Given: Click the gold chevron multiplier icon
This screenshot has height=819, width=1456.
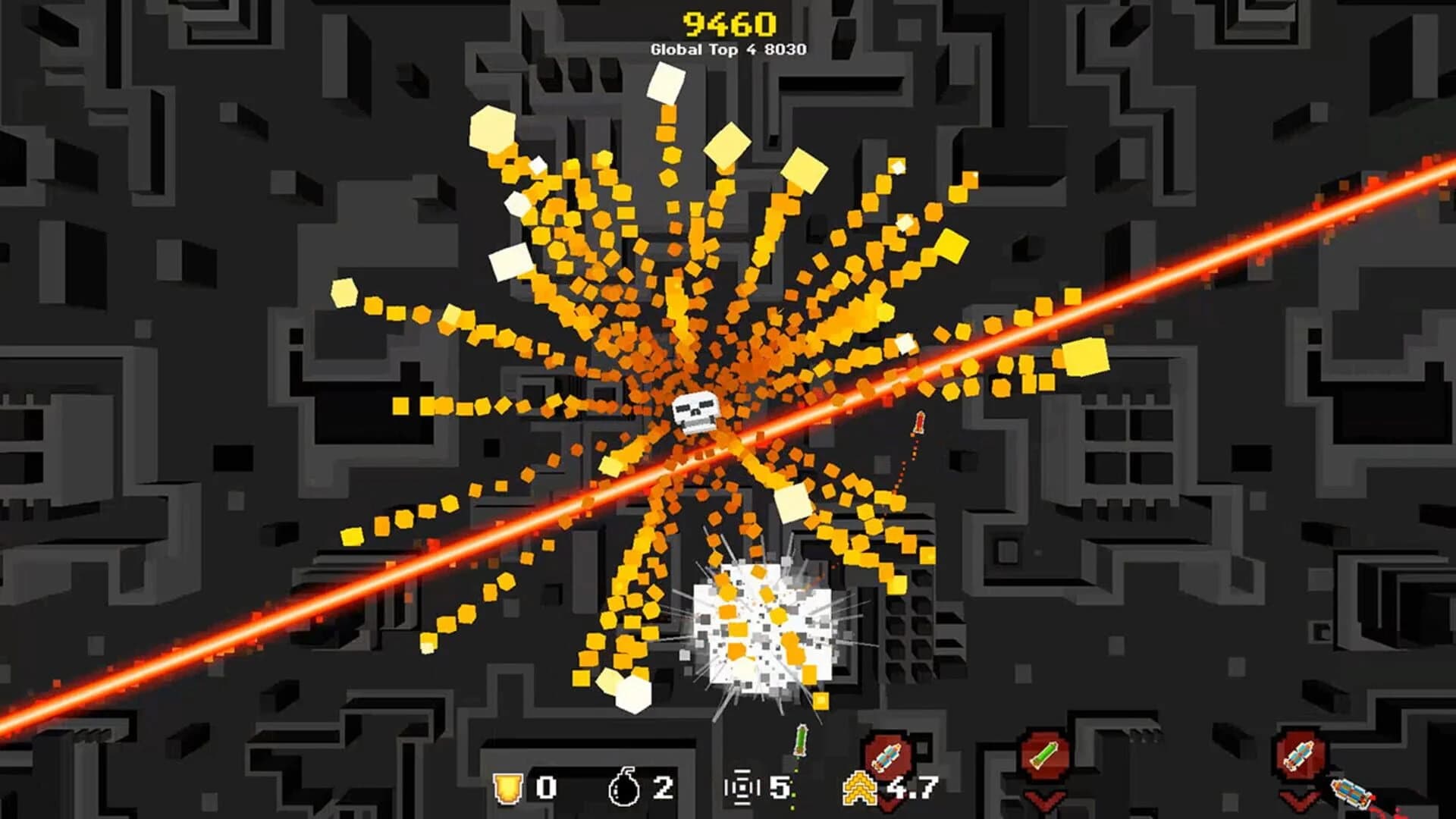Looking at the screenshot, I should coord(859,786).
